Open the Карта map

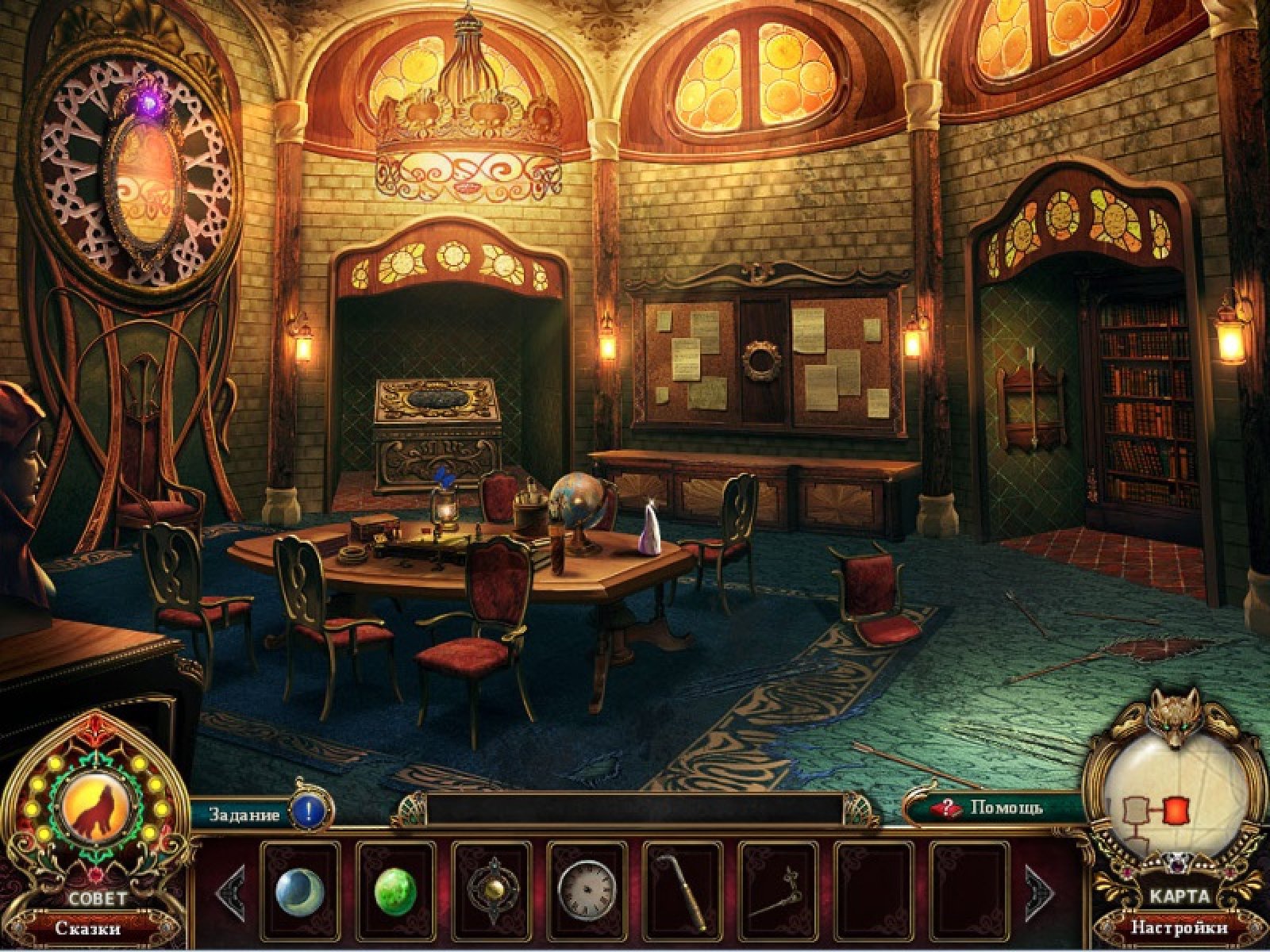1180,896
